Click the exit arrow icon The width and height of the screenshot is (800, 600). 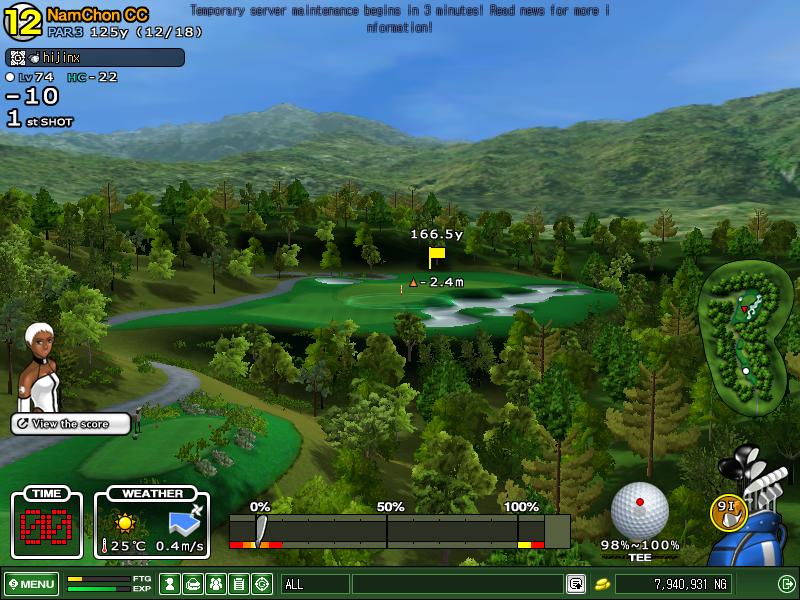(786, 584)
